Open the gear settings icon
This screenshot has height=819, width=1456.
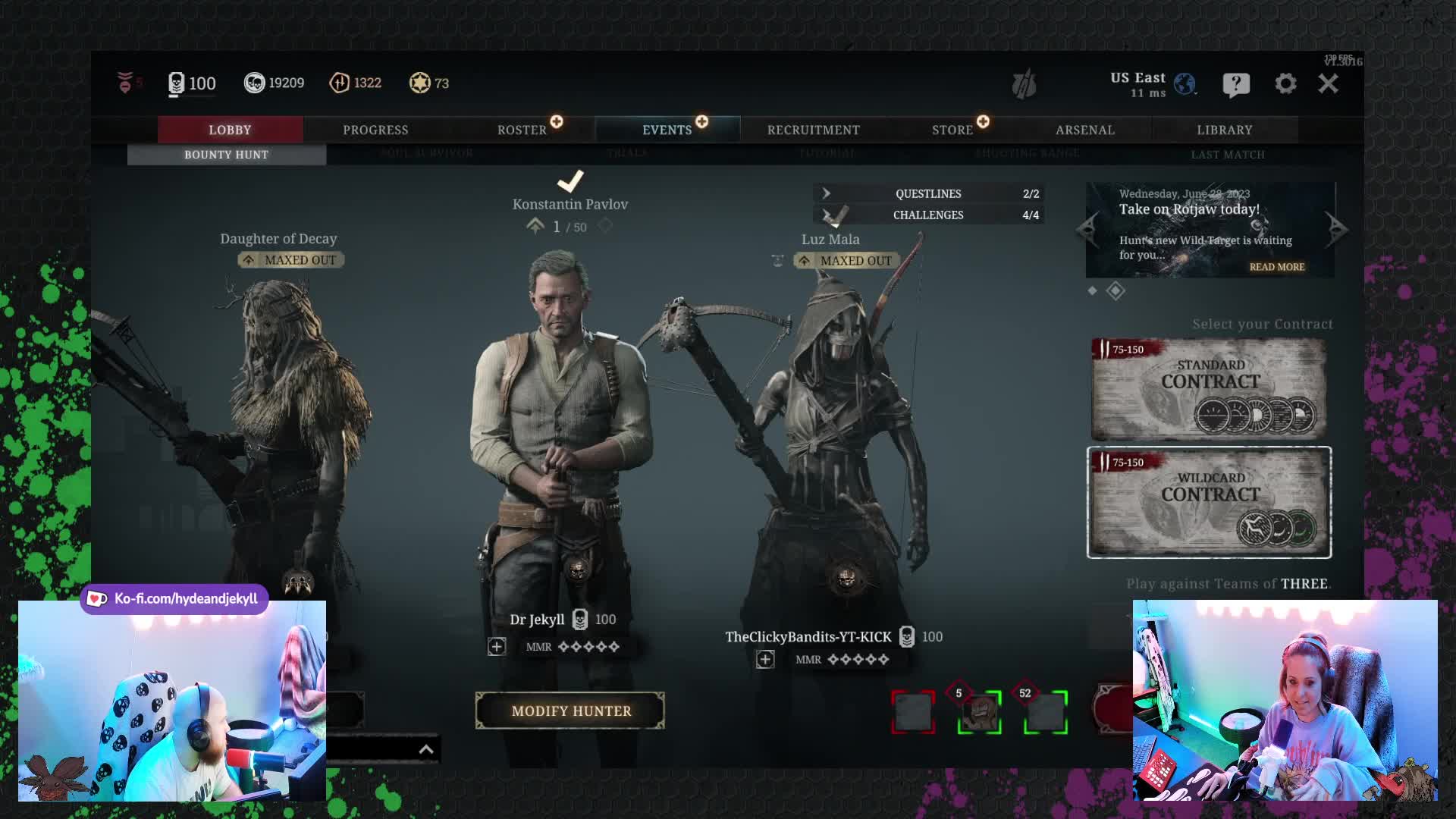[x=1285, y=83]
